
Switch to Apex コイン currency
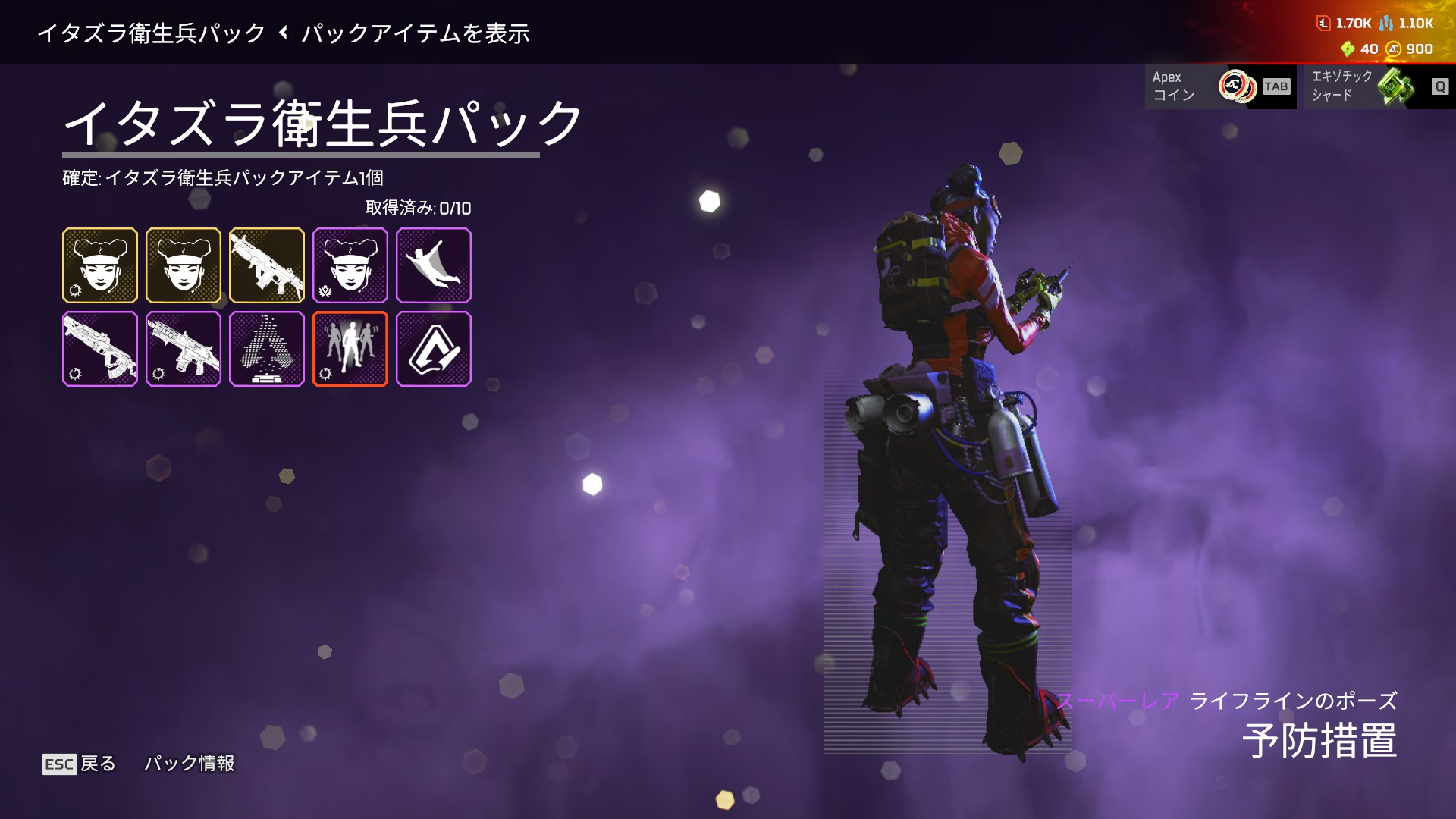(x=1220, y=86)
